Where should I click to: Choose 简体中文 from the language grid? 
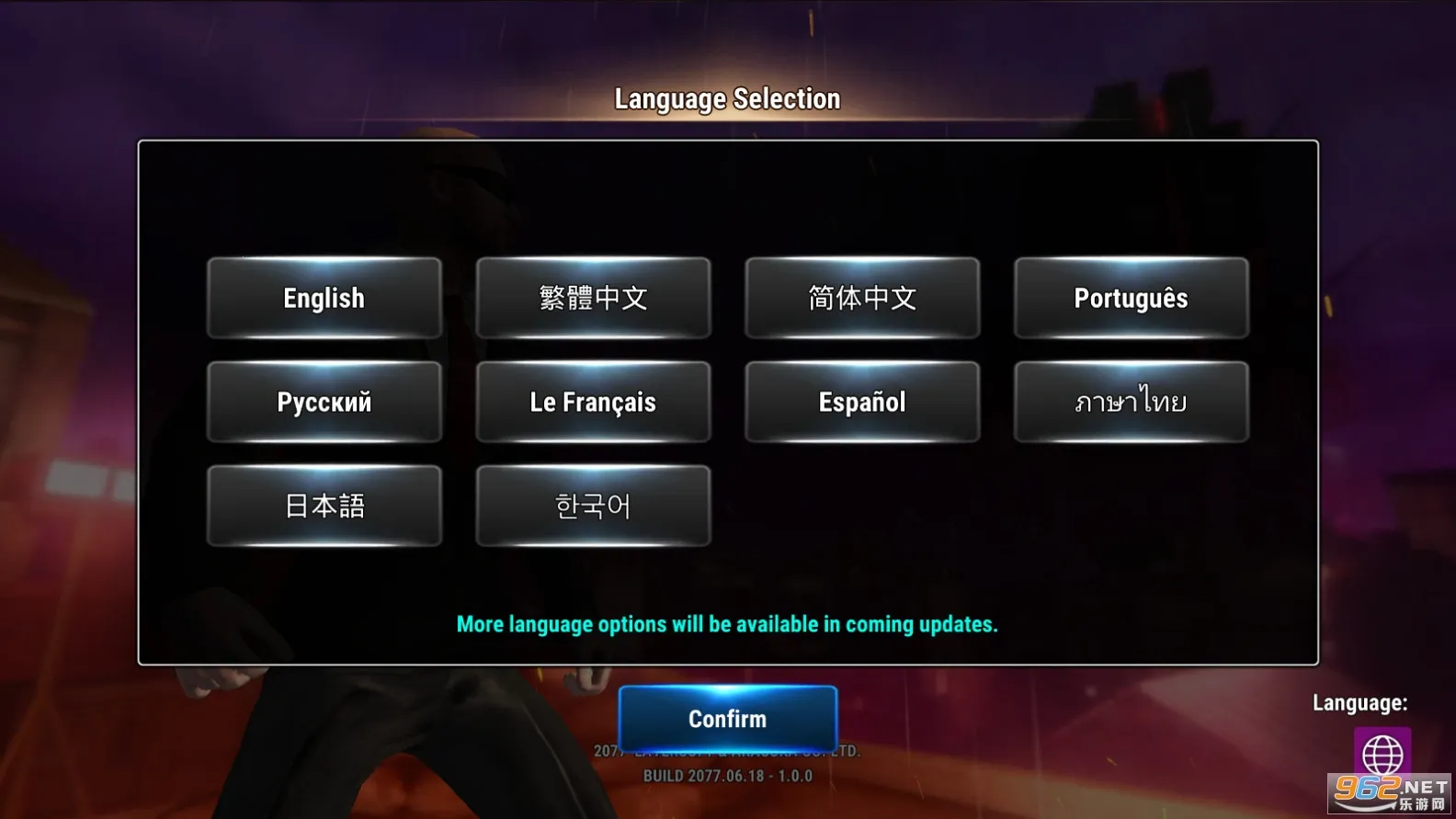pyautogui.click(x=862, y=298)
